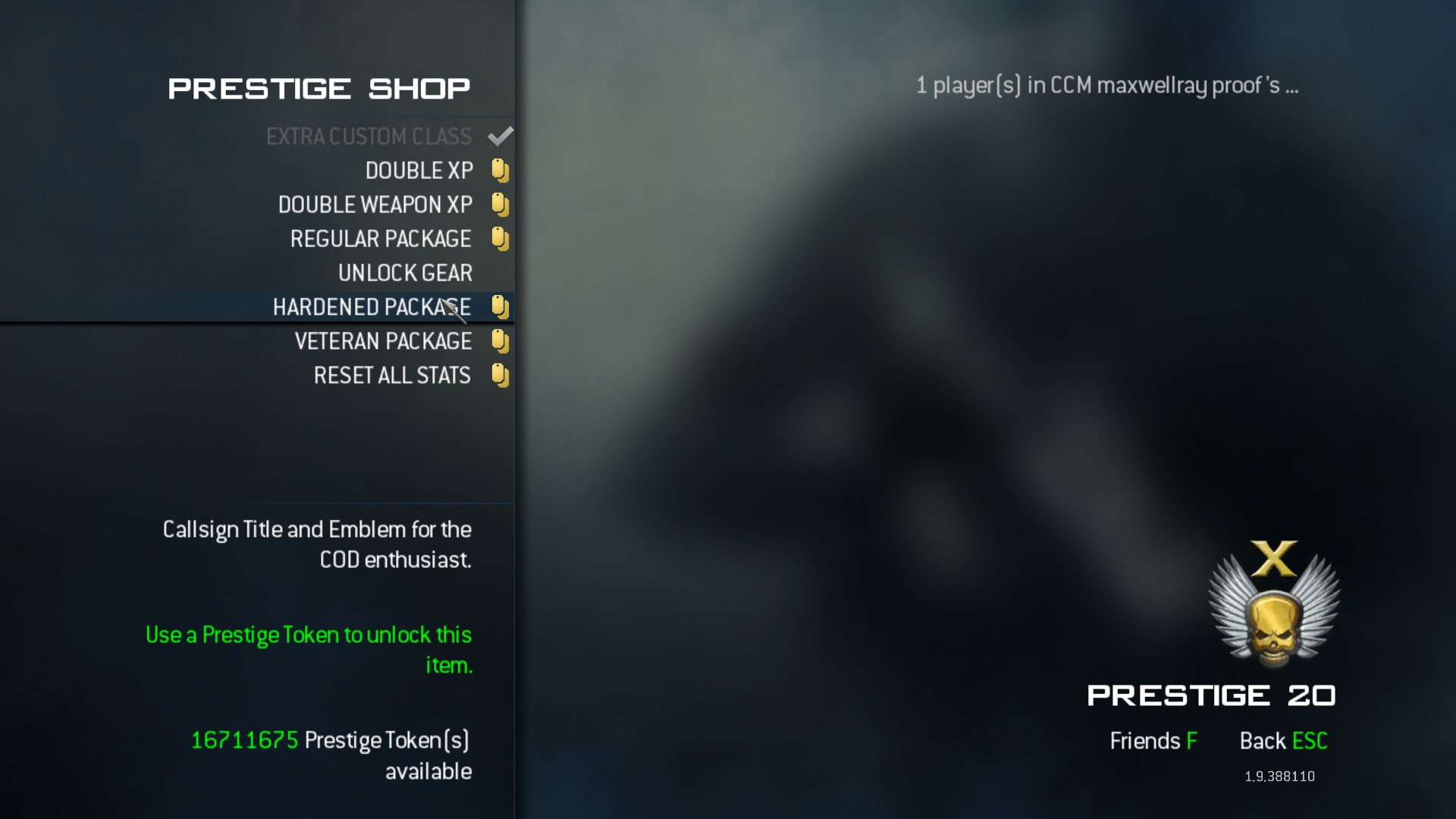This screenshot has height=819, width=1456.
Task: Choose Veteran Package in the list
Action: (x=383, y=341)
